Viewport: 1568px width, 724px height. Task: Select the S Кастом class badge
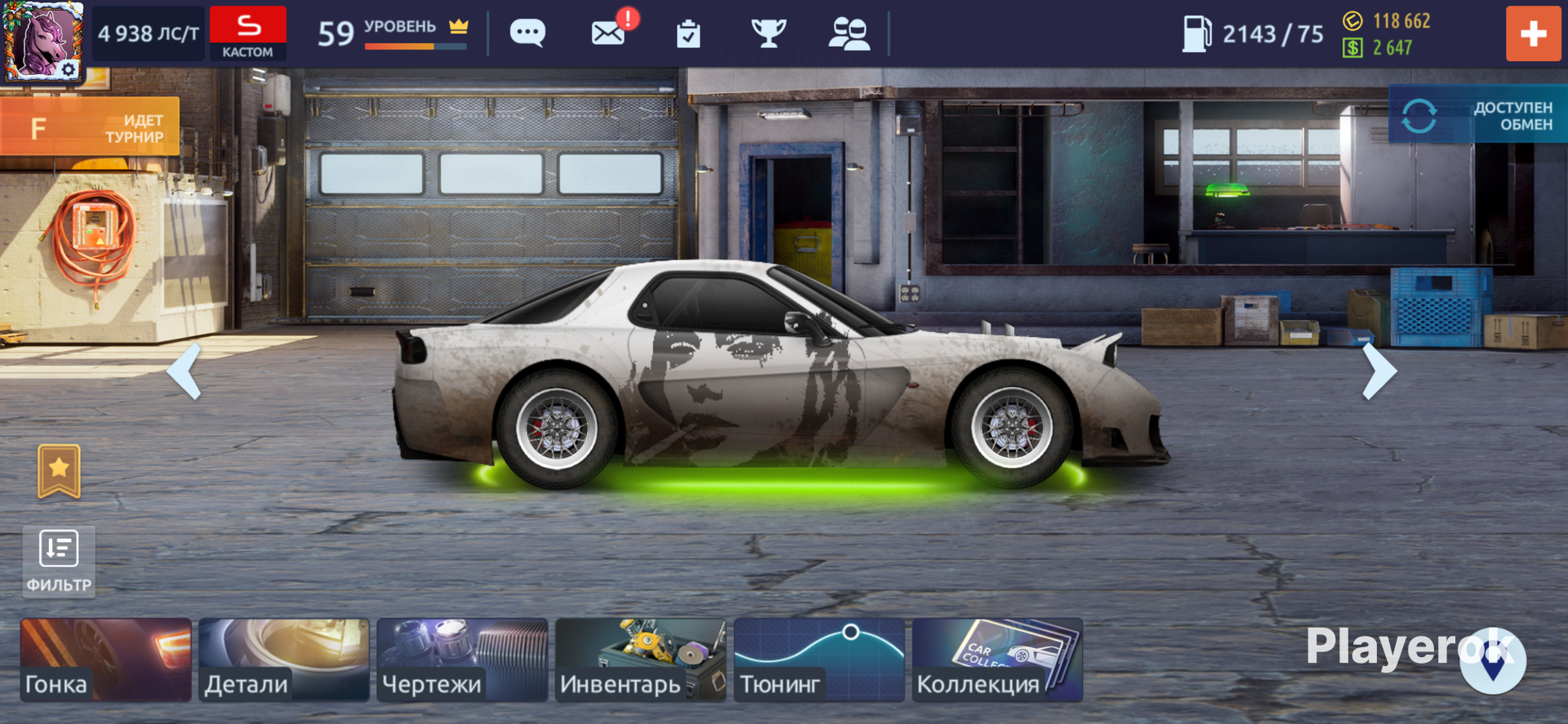click(248, 33)
